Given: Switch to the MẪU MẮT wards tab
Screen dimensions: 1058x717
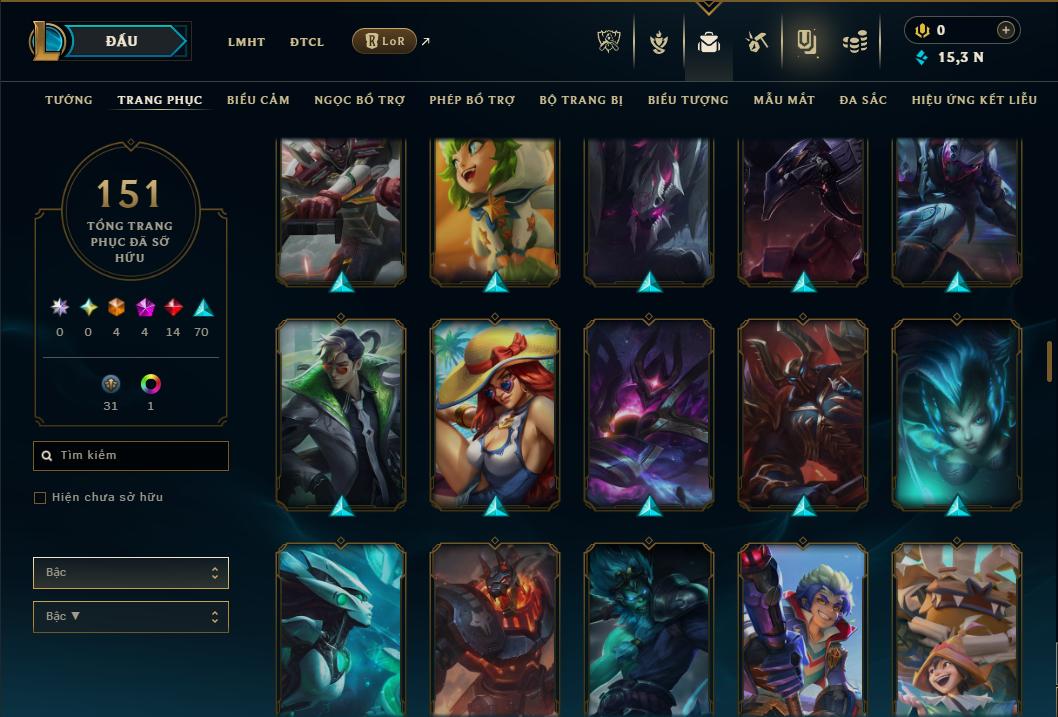Looking at the screenshot, I should coord(784,100).
